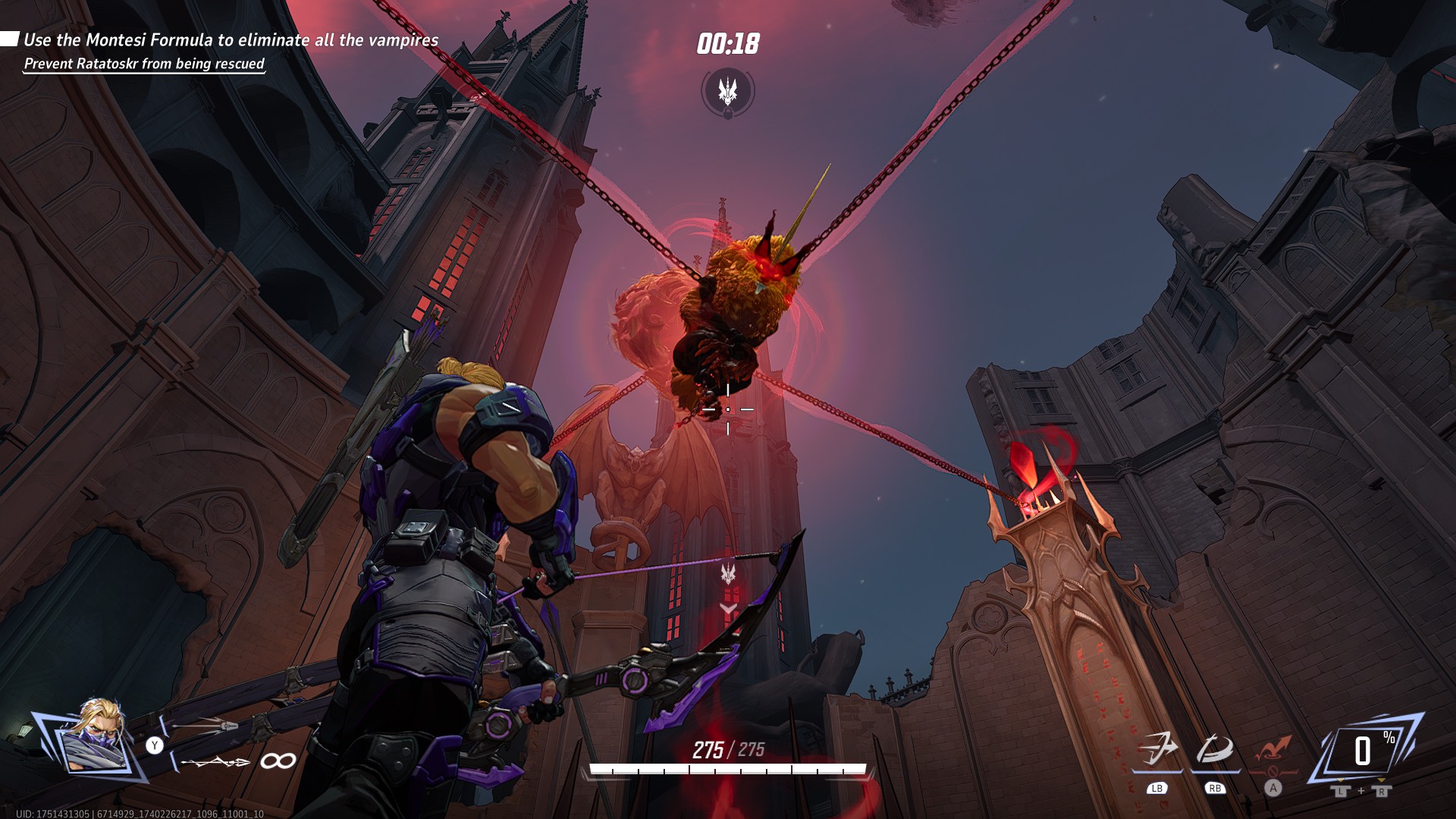Activate the curved slash ability icon
The image size is (1456, 819).
coord(1215,749)
